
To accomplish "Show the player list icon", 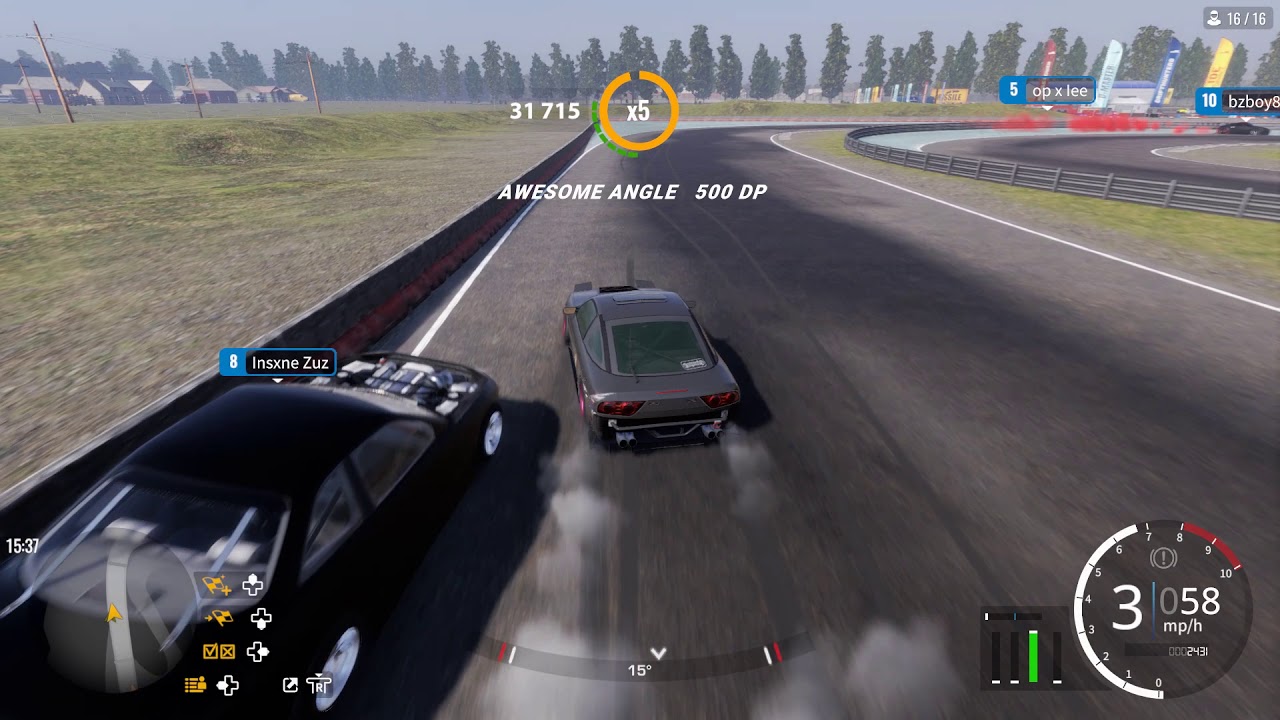I will coord(195,685).
